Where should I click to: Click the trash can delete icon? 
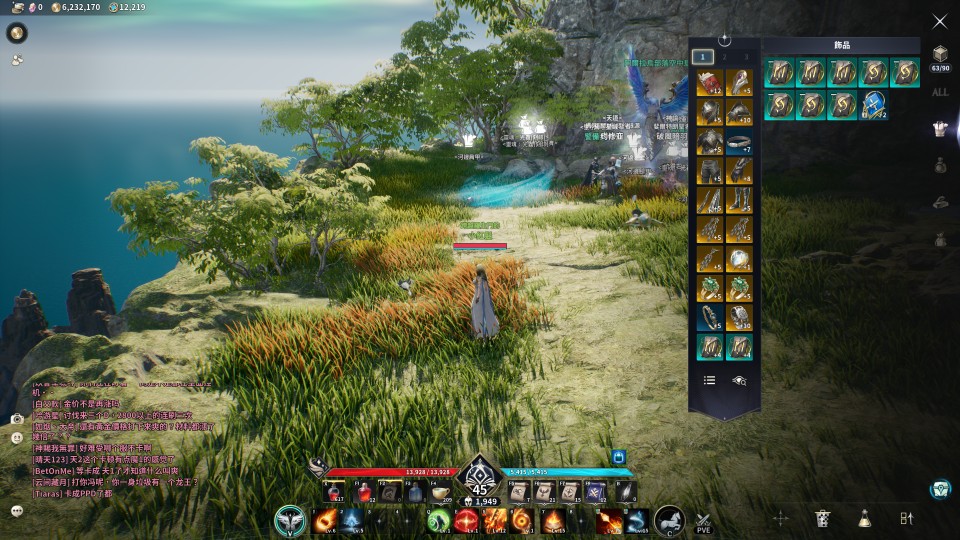[822, 518]
